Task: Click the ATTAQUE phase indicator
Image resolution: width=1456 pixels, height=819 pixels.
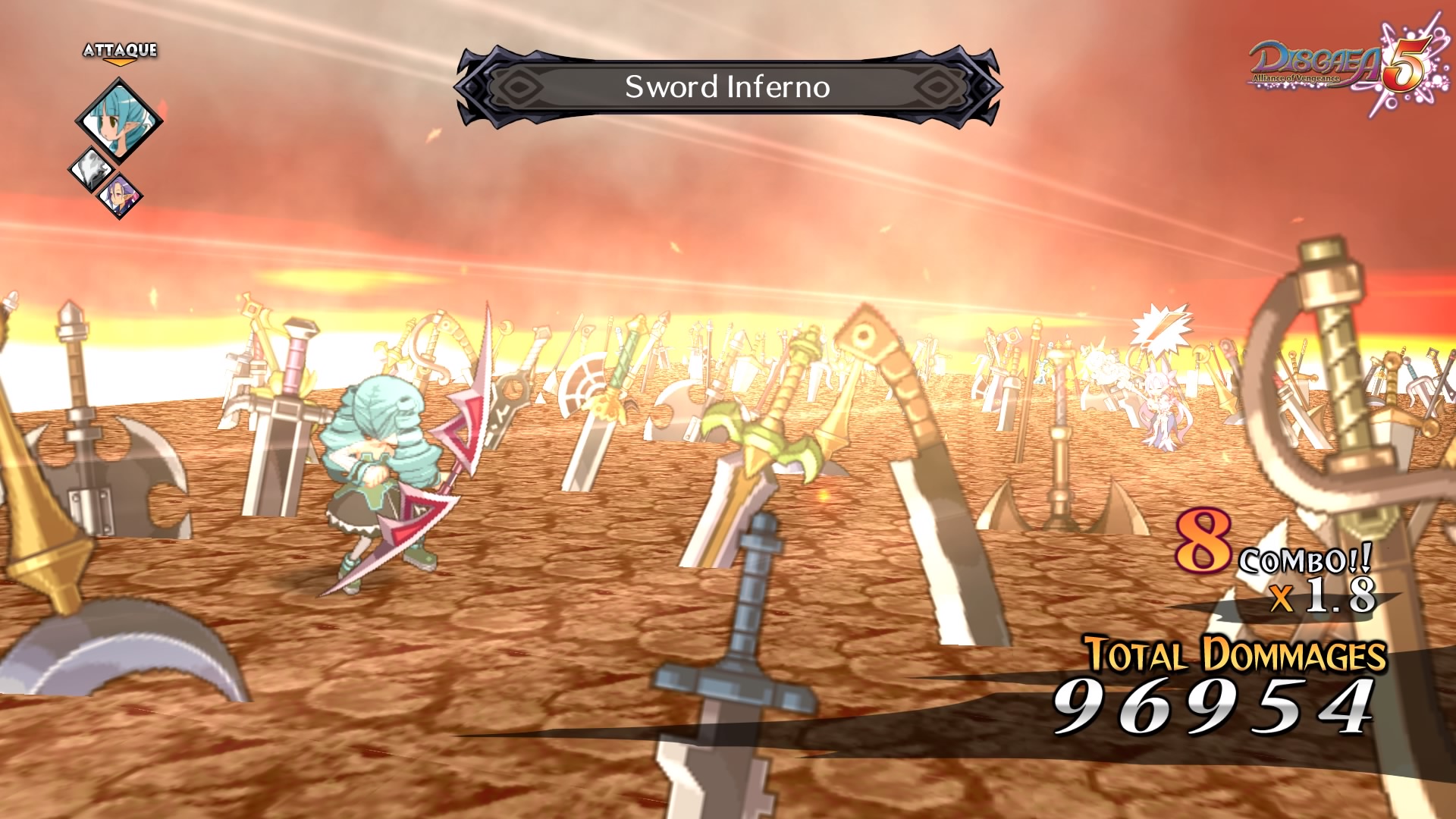Action: tap(121, 52)
